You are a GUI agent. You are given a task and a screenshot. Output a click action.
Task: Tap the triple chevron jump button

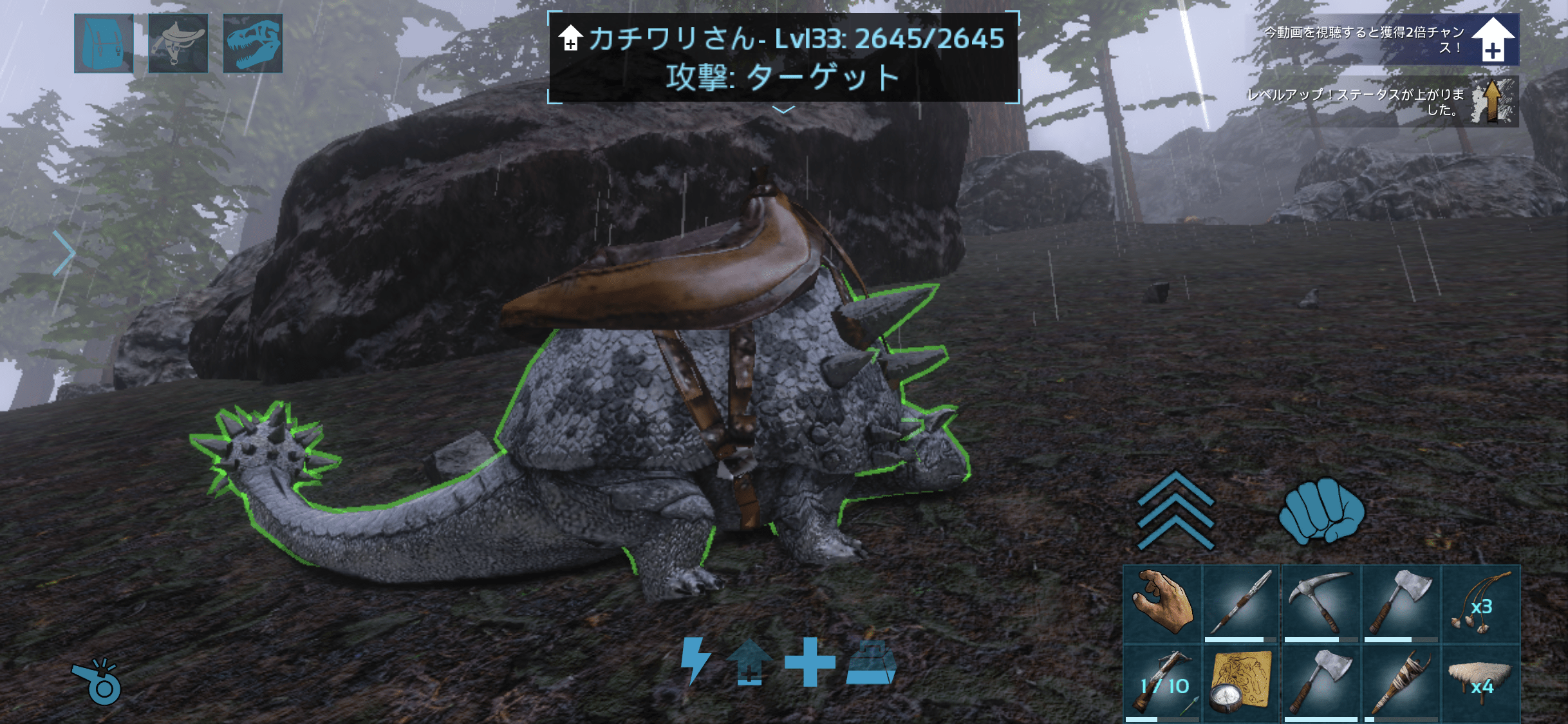[1175, 510]
